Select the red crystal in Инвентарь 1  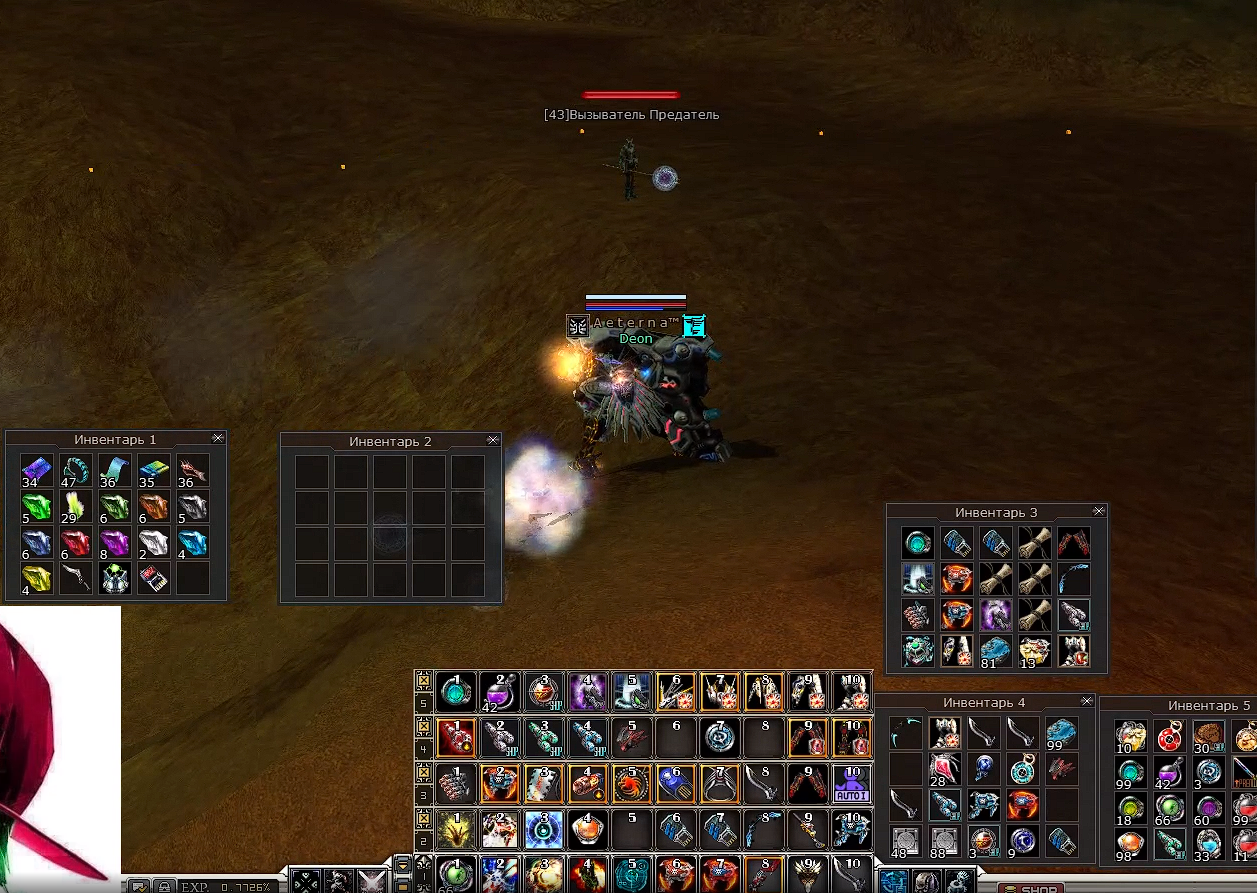pyautogui.click(x=75, y=543)
